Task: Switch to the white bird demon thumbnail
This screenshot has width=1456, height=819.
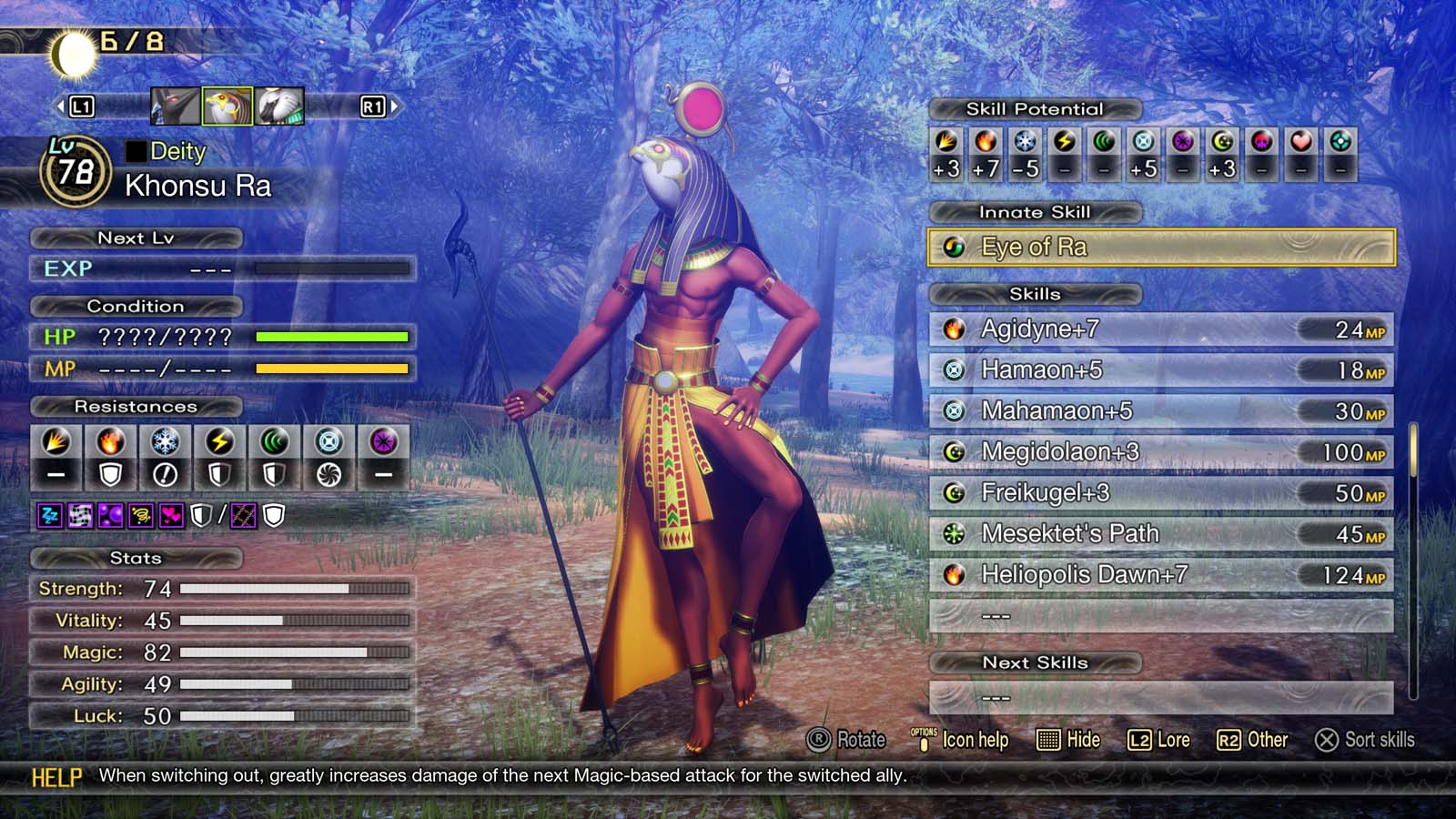Action: coord(281,104)
